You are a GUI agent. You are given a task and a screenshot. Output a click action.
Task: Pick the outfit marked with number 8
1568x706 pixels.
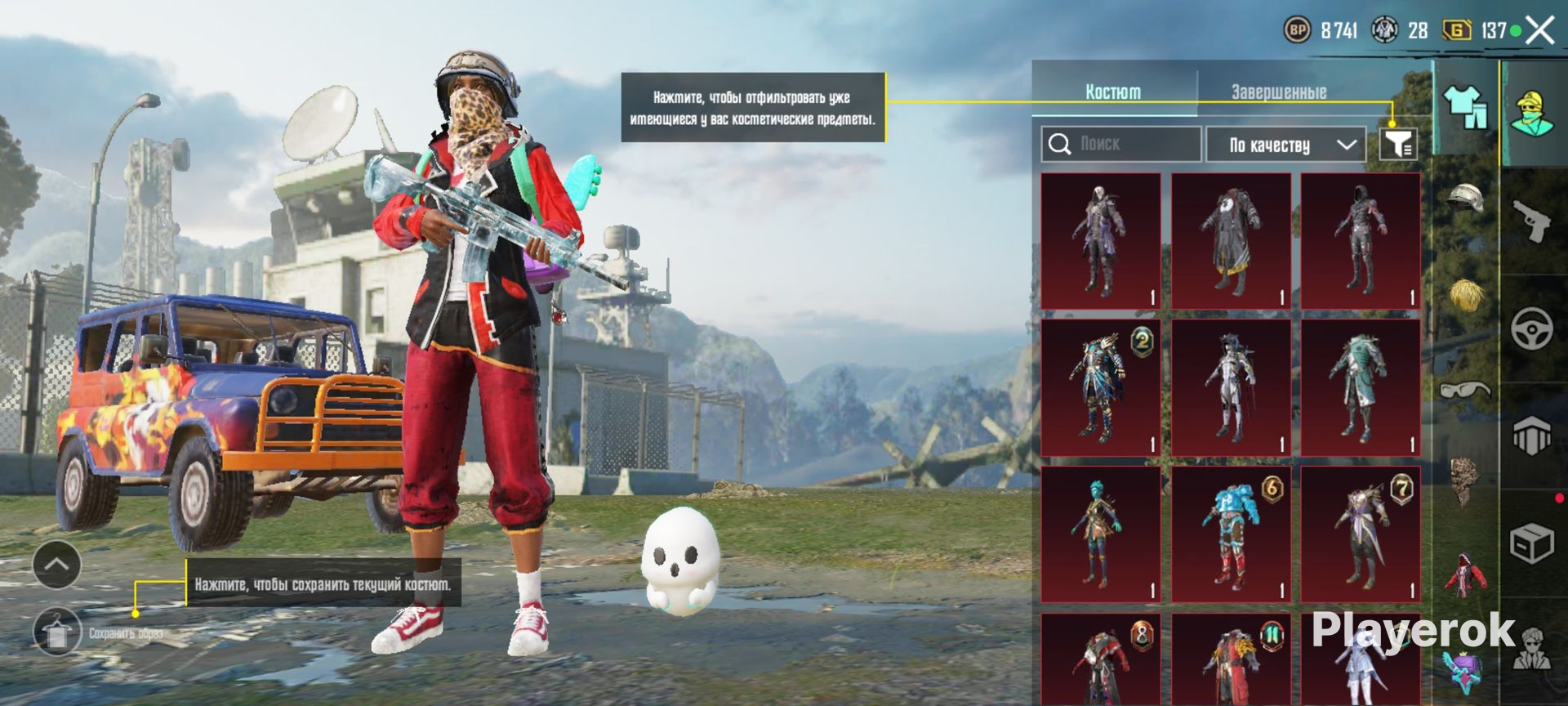pos(1100,660)
